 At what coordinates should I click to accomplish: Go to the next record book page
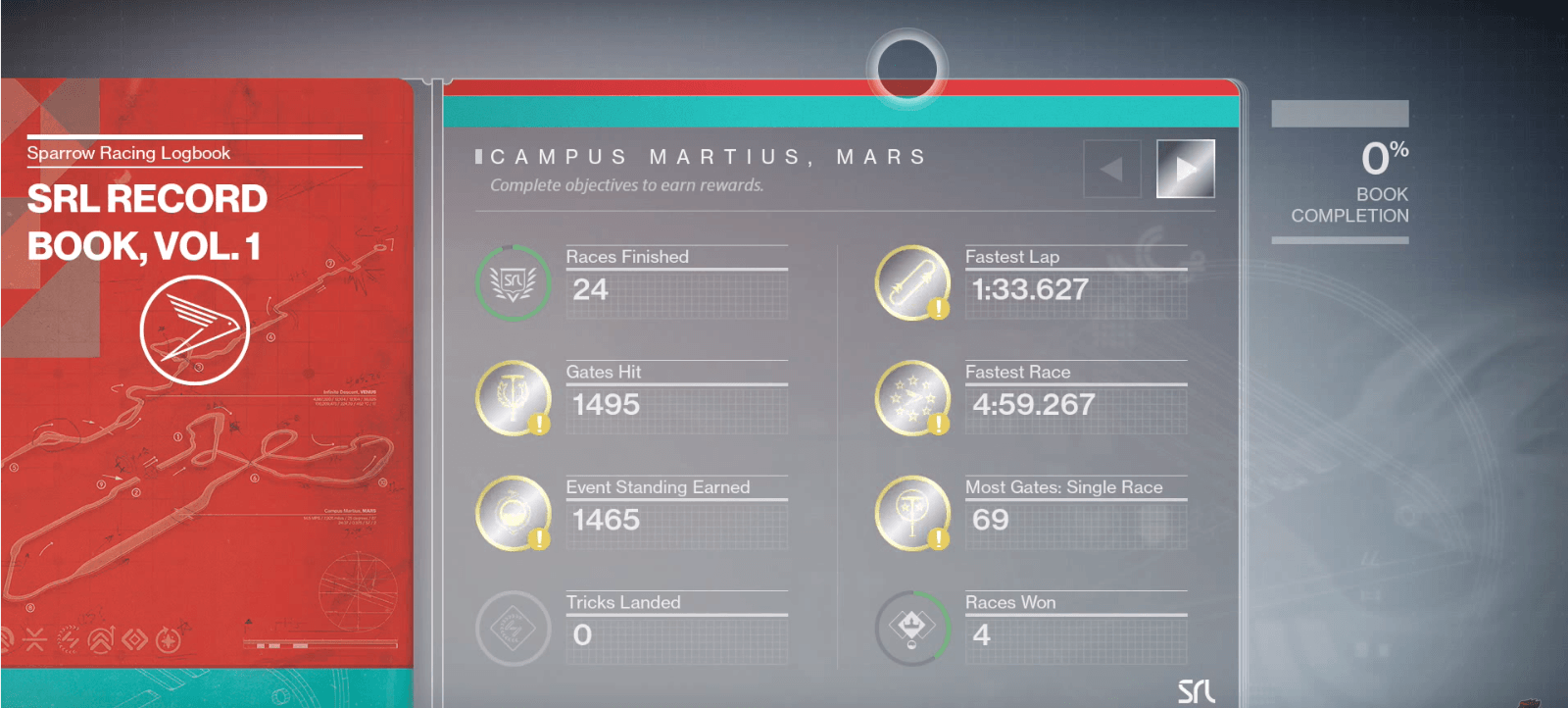point(1185,169)
